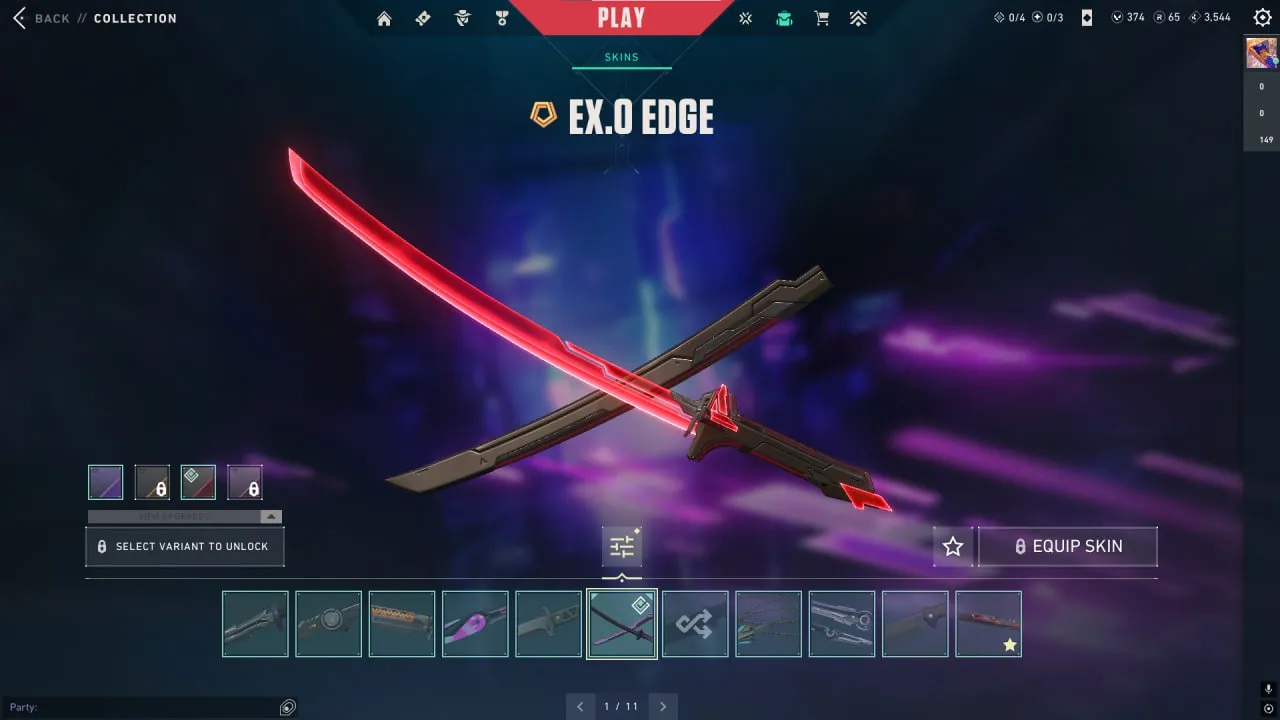Select the locked gold variant swatch
The image size is (1280, 720).
[x=151, y=482]
